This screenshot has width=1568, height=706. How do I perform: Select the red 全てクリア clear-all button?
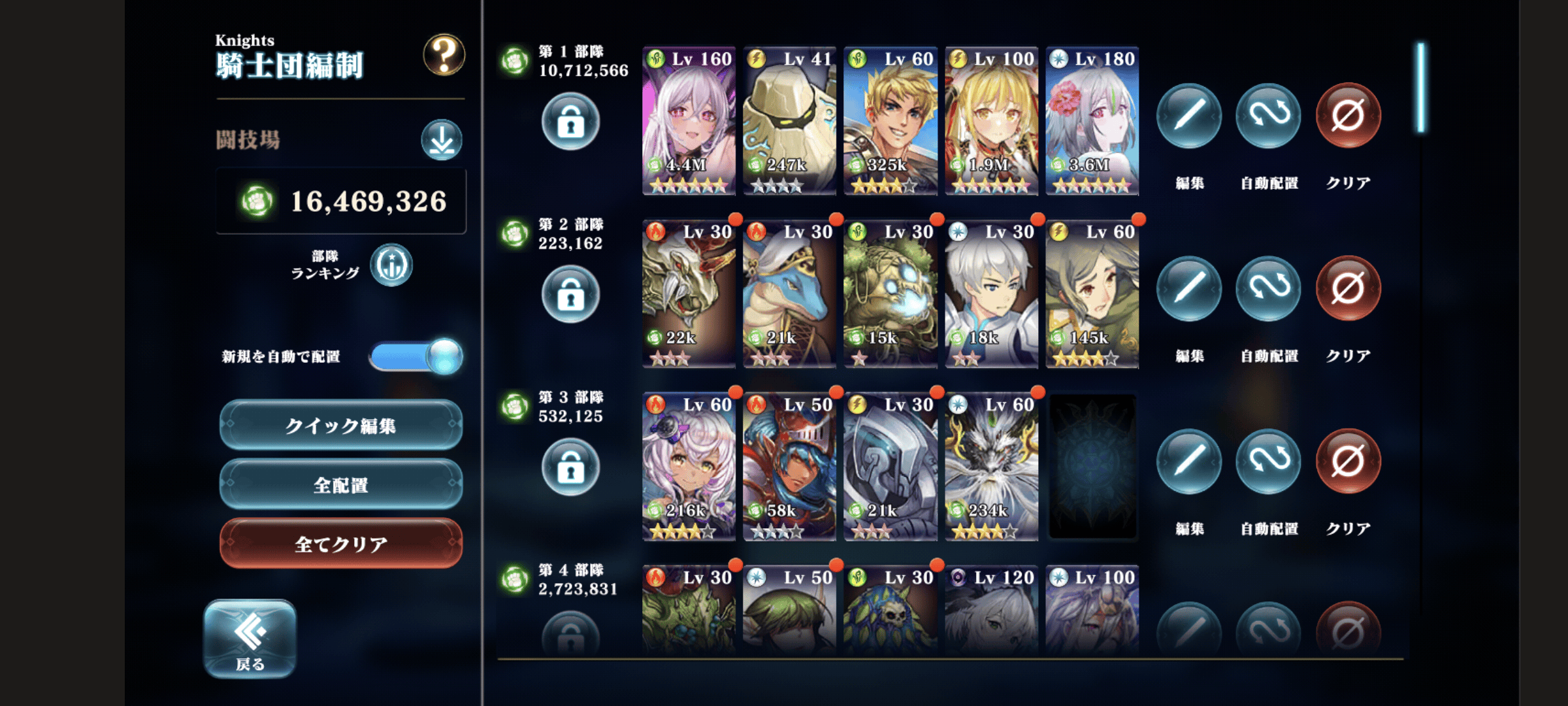pyautogui.click(x=341, y=544)
